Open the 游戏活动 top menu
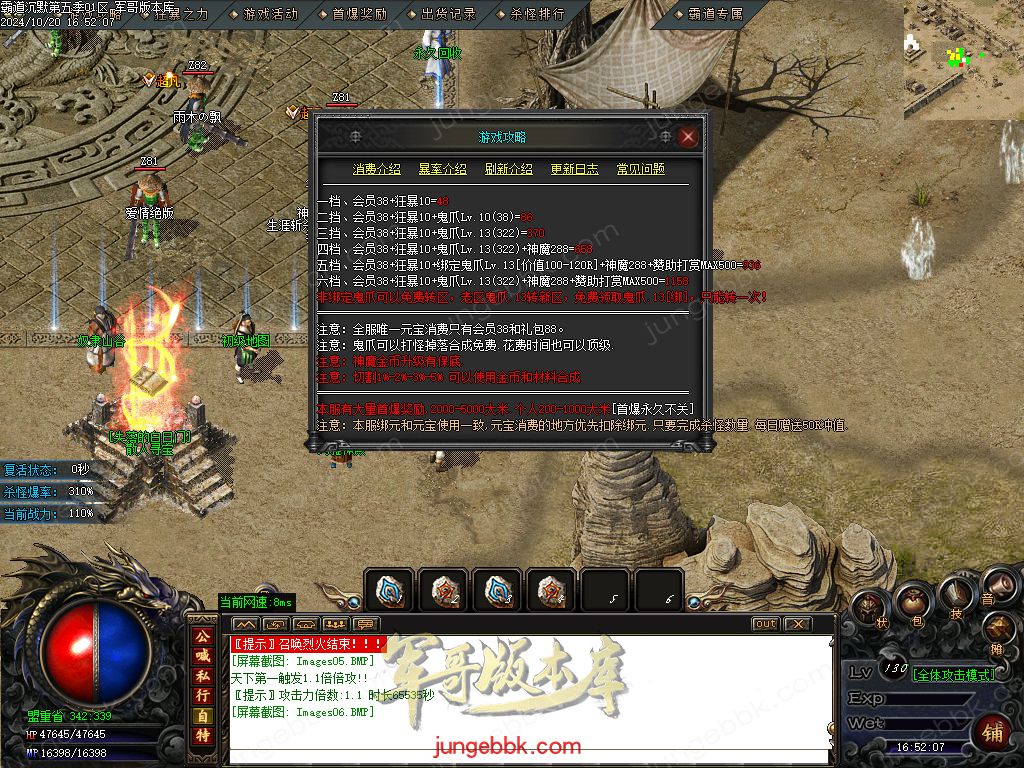 pyautogui.click(x=270, y=14)
